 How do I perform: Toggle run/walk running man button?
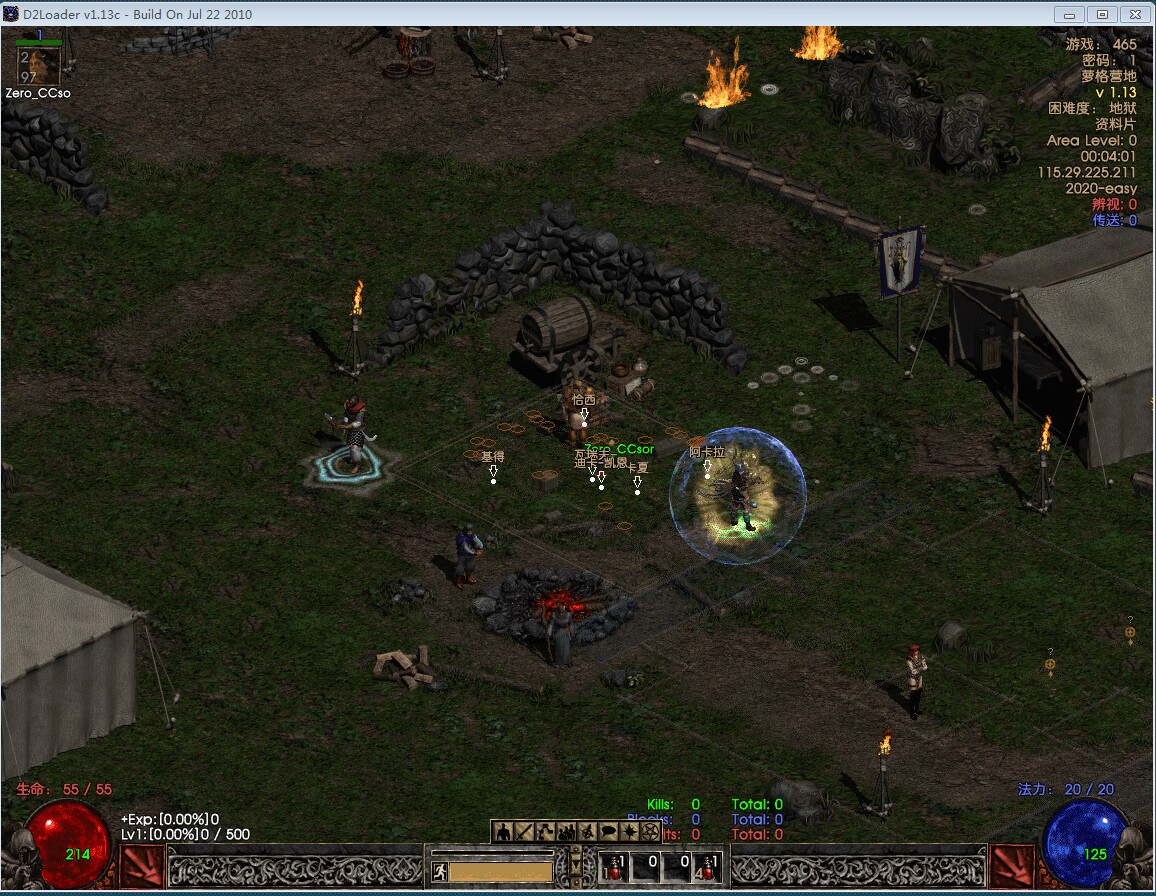(439, 871)
